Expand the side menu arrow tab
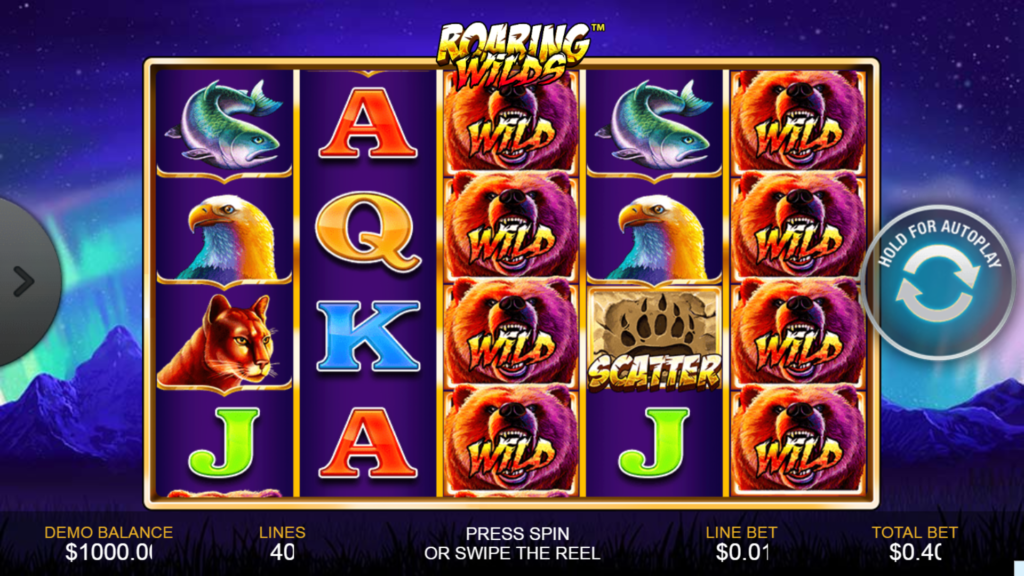Screen dimensions: 1024x576 pyautogui.click(x=24, y=281)
